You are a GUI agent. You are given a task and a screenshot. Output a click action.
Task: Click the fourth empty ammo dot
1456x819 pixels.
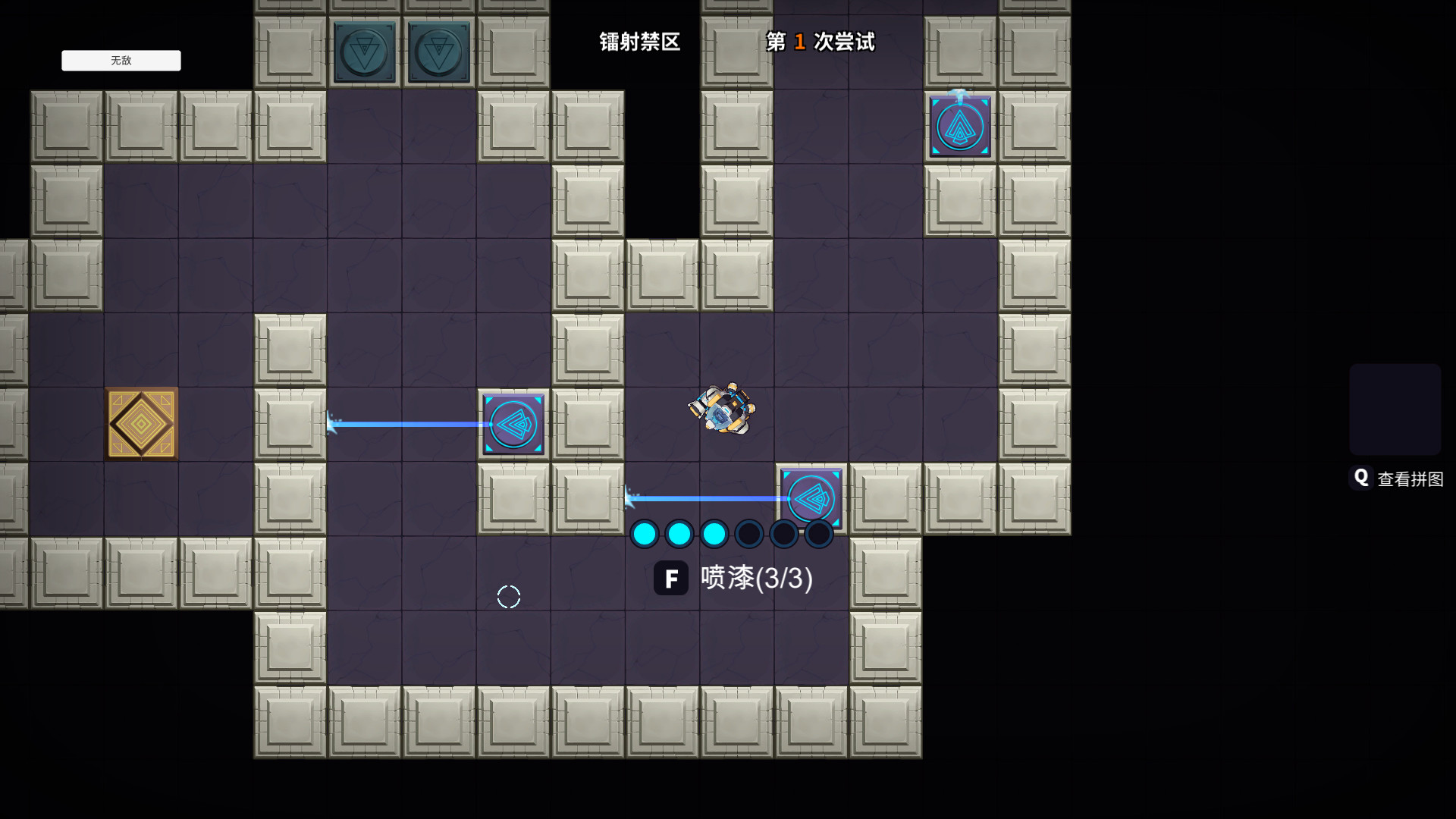pos(750,534)
